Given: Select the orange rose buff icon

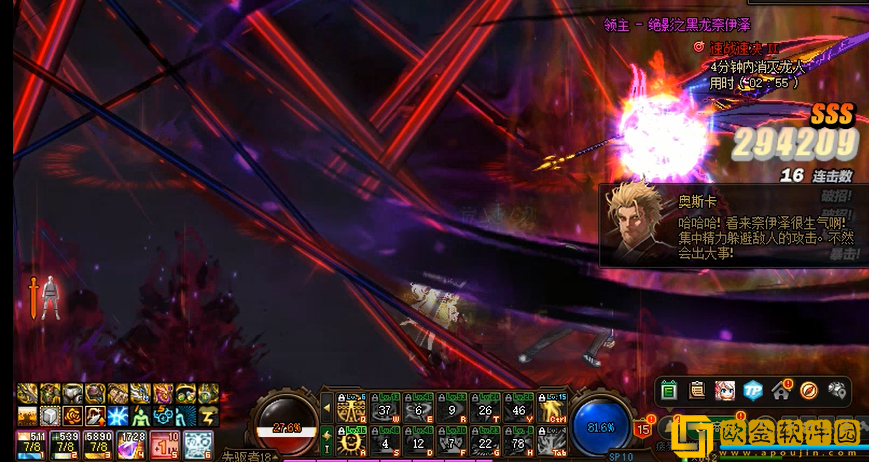Looking at the screenshot, I should tap(74, 415).
